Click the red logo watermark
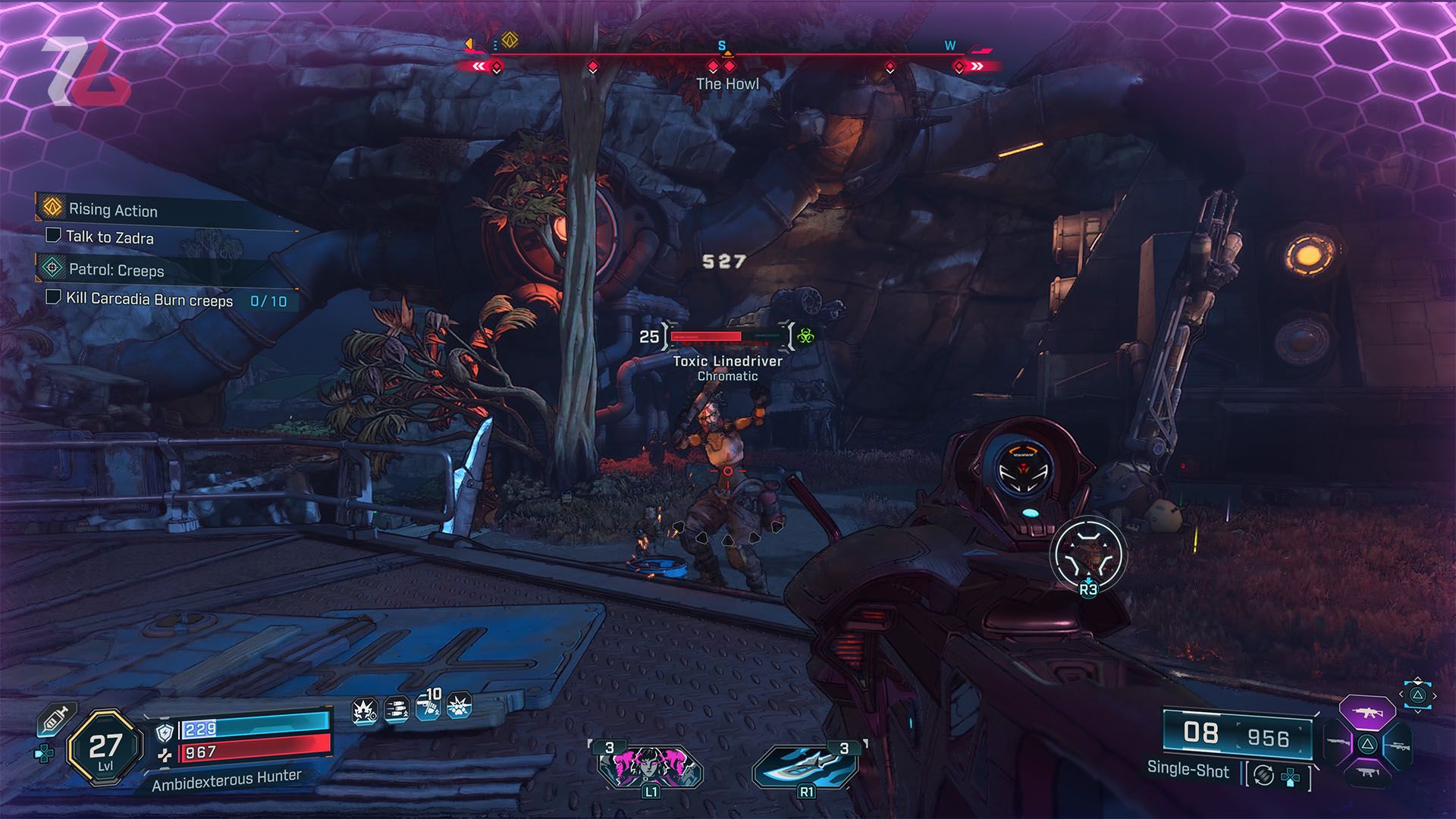The image size is (1456, 819). 86,72
